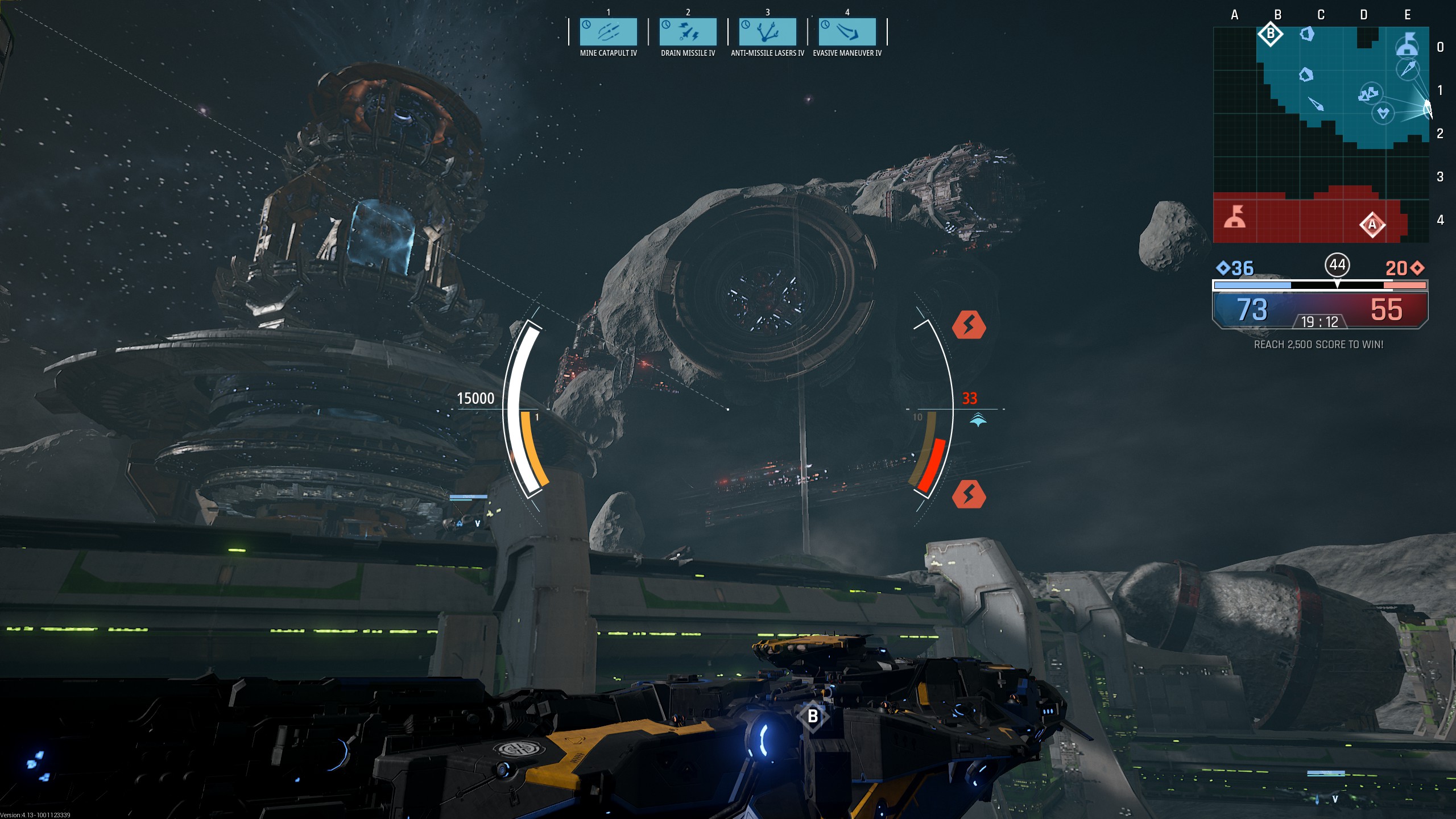Click the upper red energy bolt hexagon
The width and height of the screenshot is (1456, 819).
(x=969, y=325)
